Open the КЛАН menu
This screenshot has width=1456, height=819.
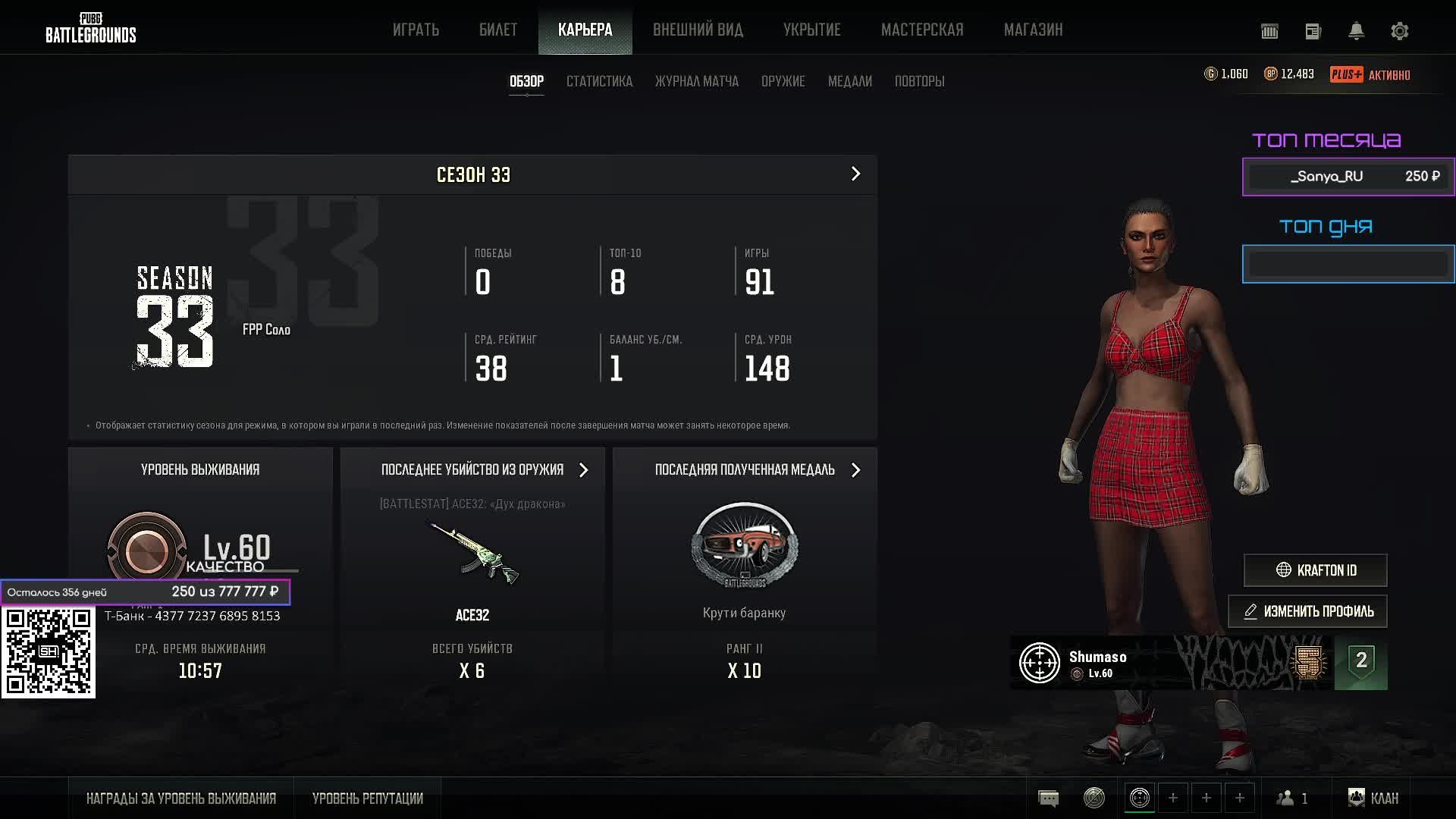[1373, 798]
